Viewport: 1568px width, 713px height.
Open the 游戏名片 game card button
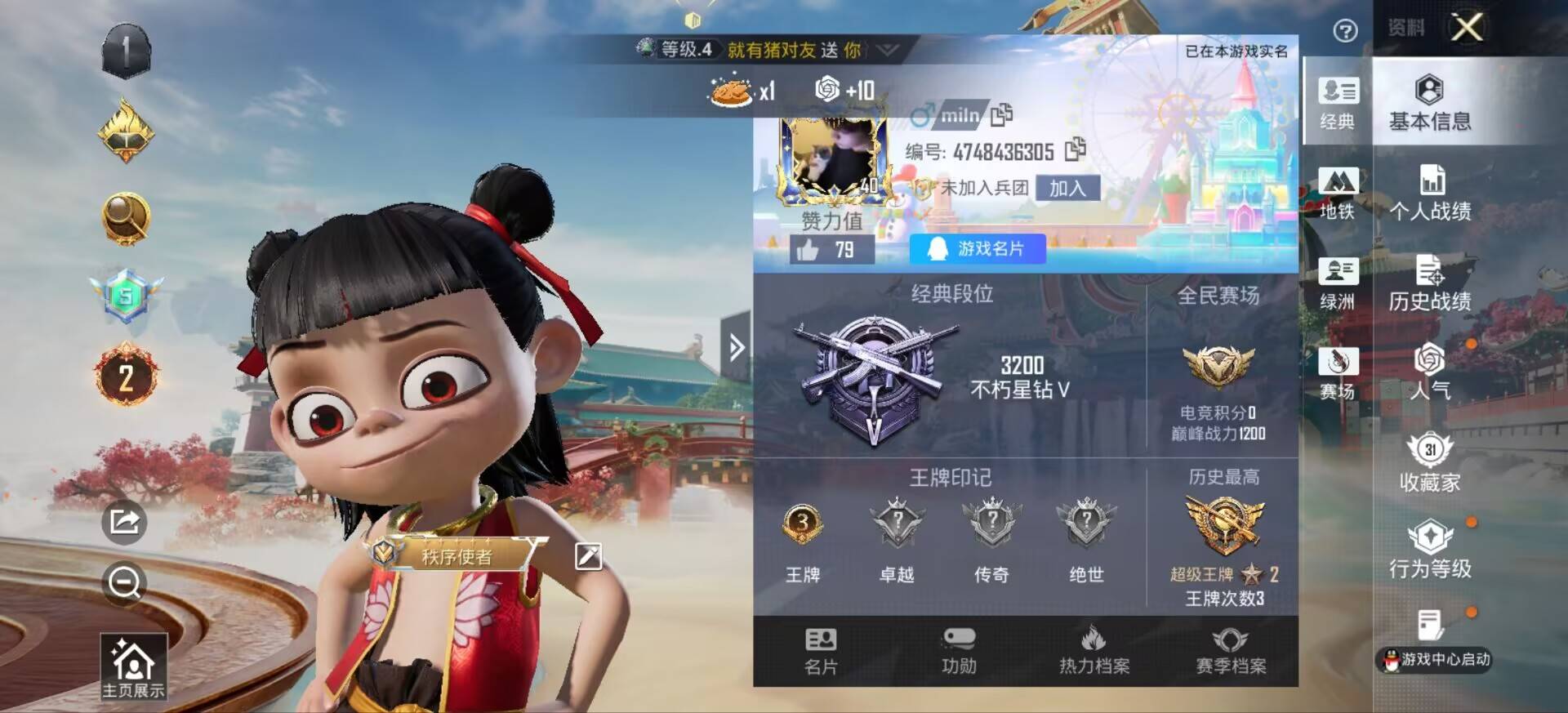(978, 248)
